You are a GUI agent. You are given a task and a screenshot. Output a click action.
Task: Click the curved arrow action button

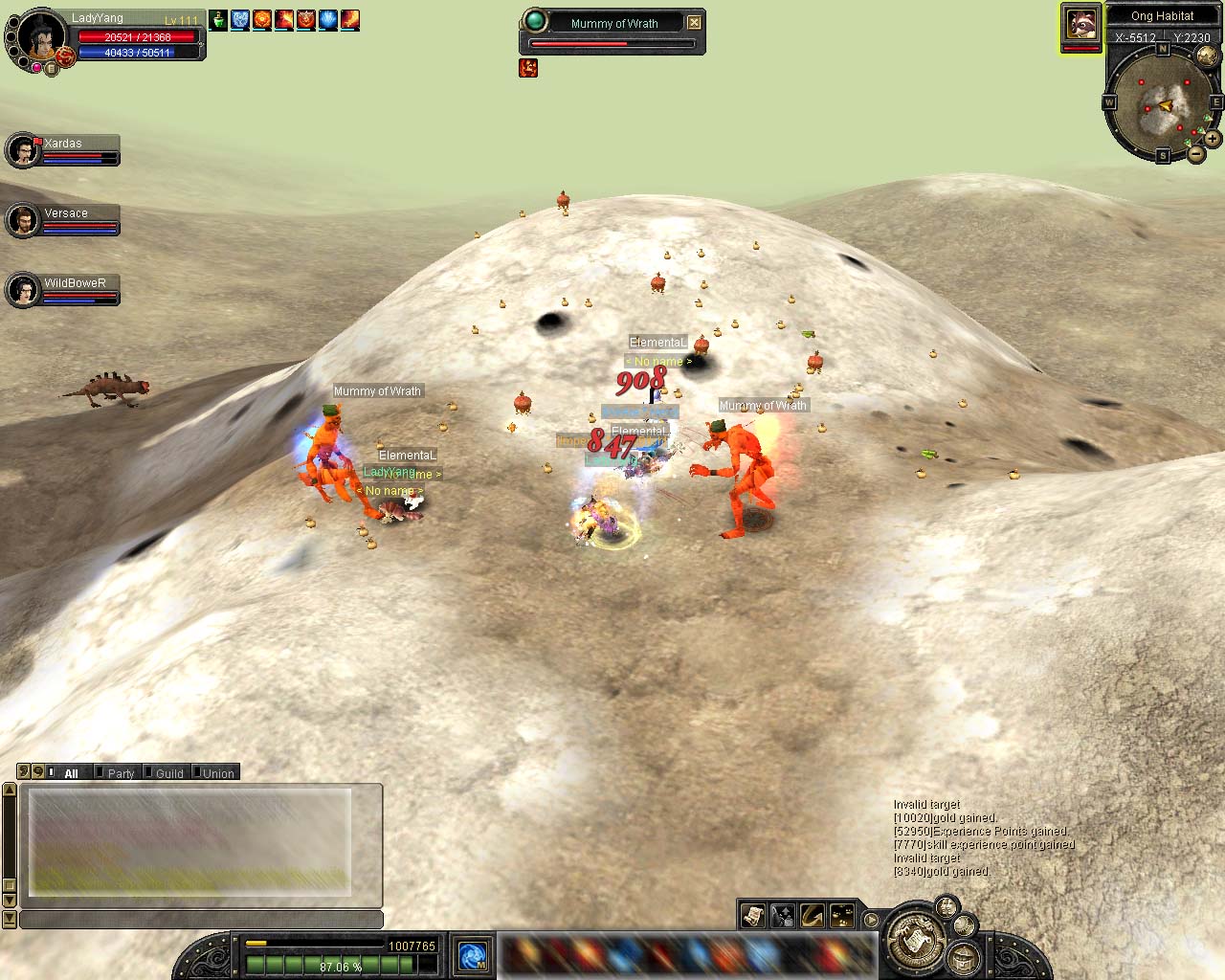pyautogui.click(x=813, y=916)
